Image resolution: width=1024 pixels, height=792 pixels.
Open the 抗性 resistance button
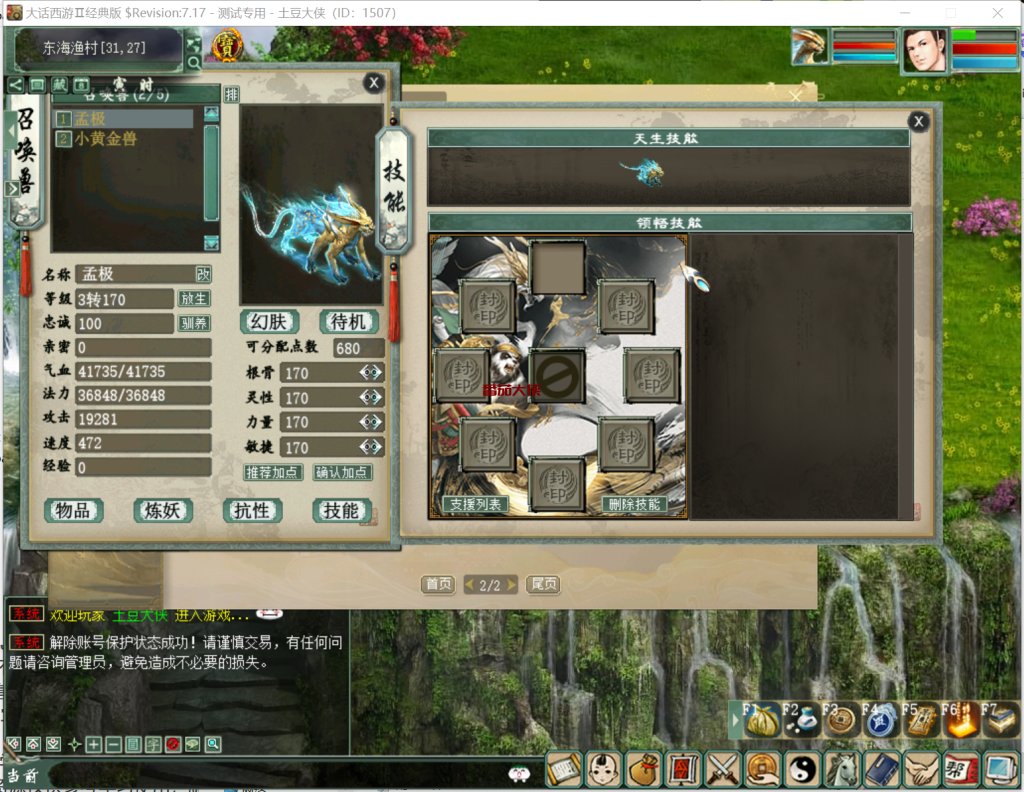(x=251, y=511)
